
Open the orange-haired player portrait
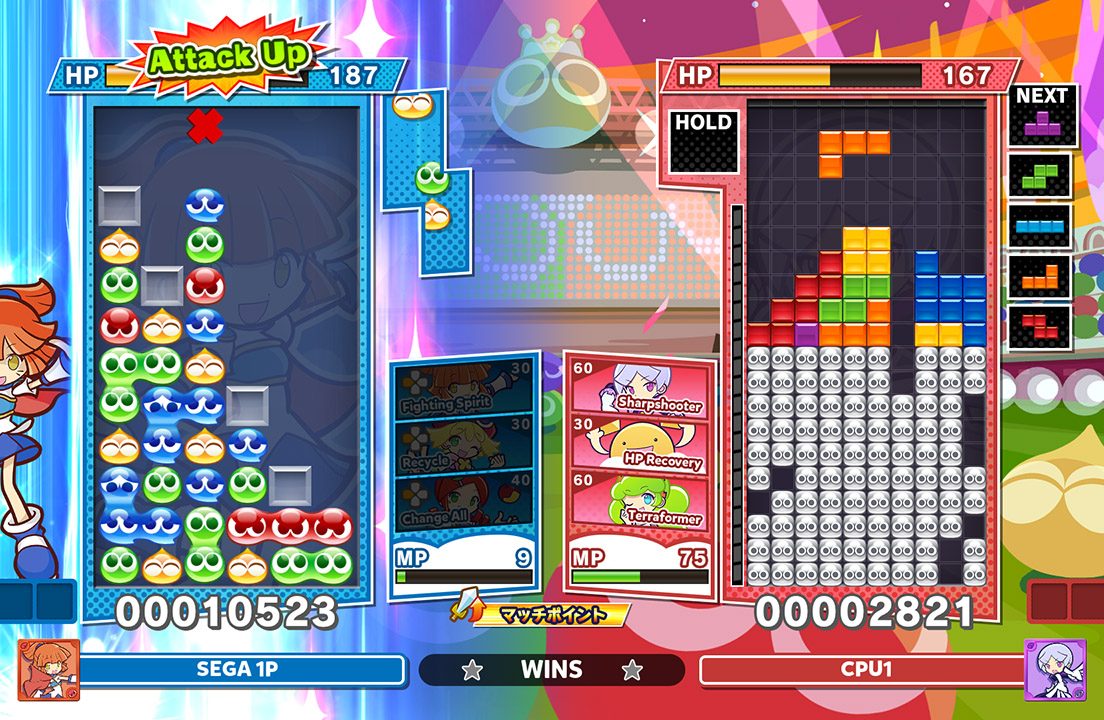(x=48, y=669)
